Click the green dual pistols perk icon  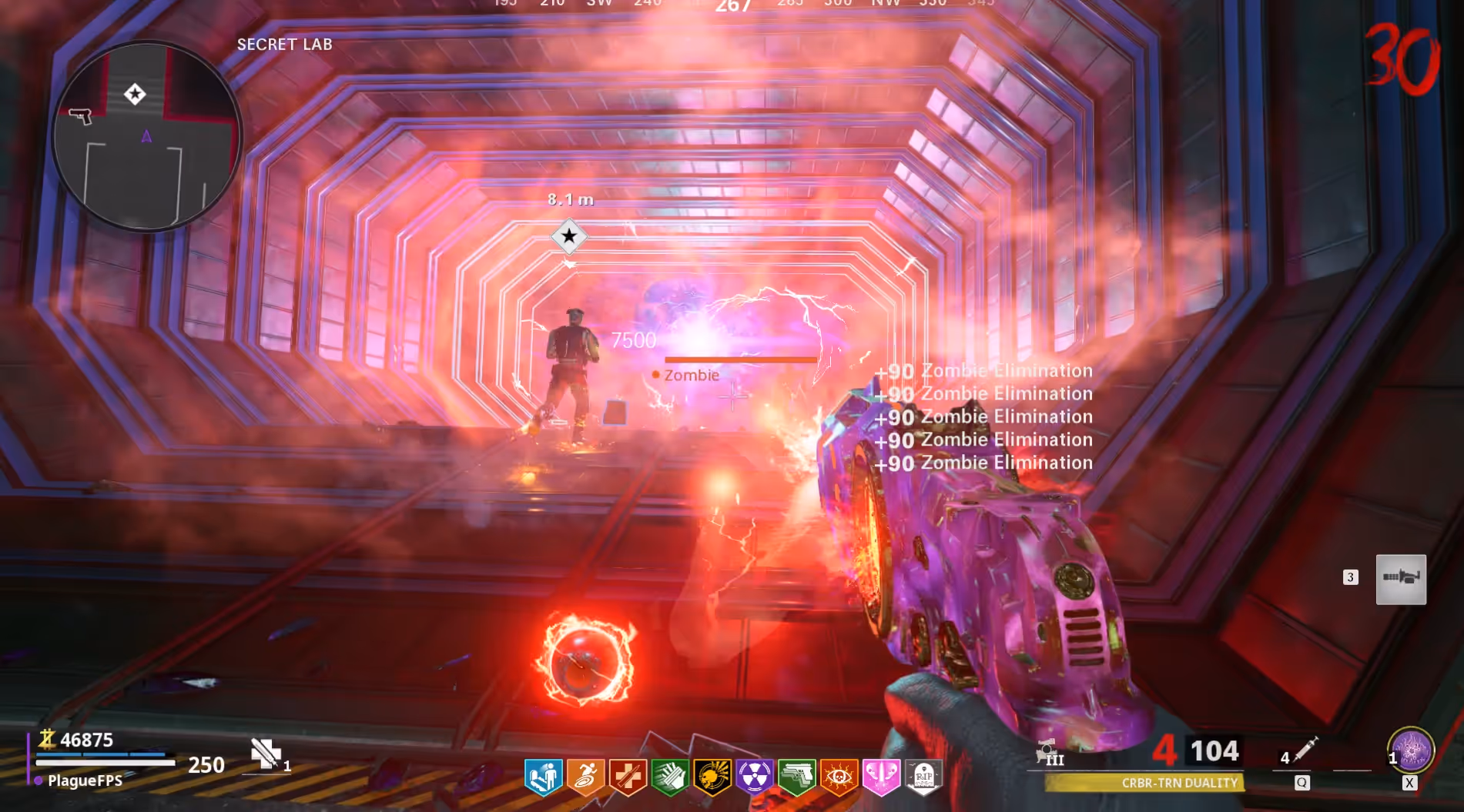[x=797, y=776]
